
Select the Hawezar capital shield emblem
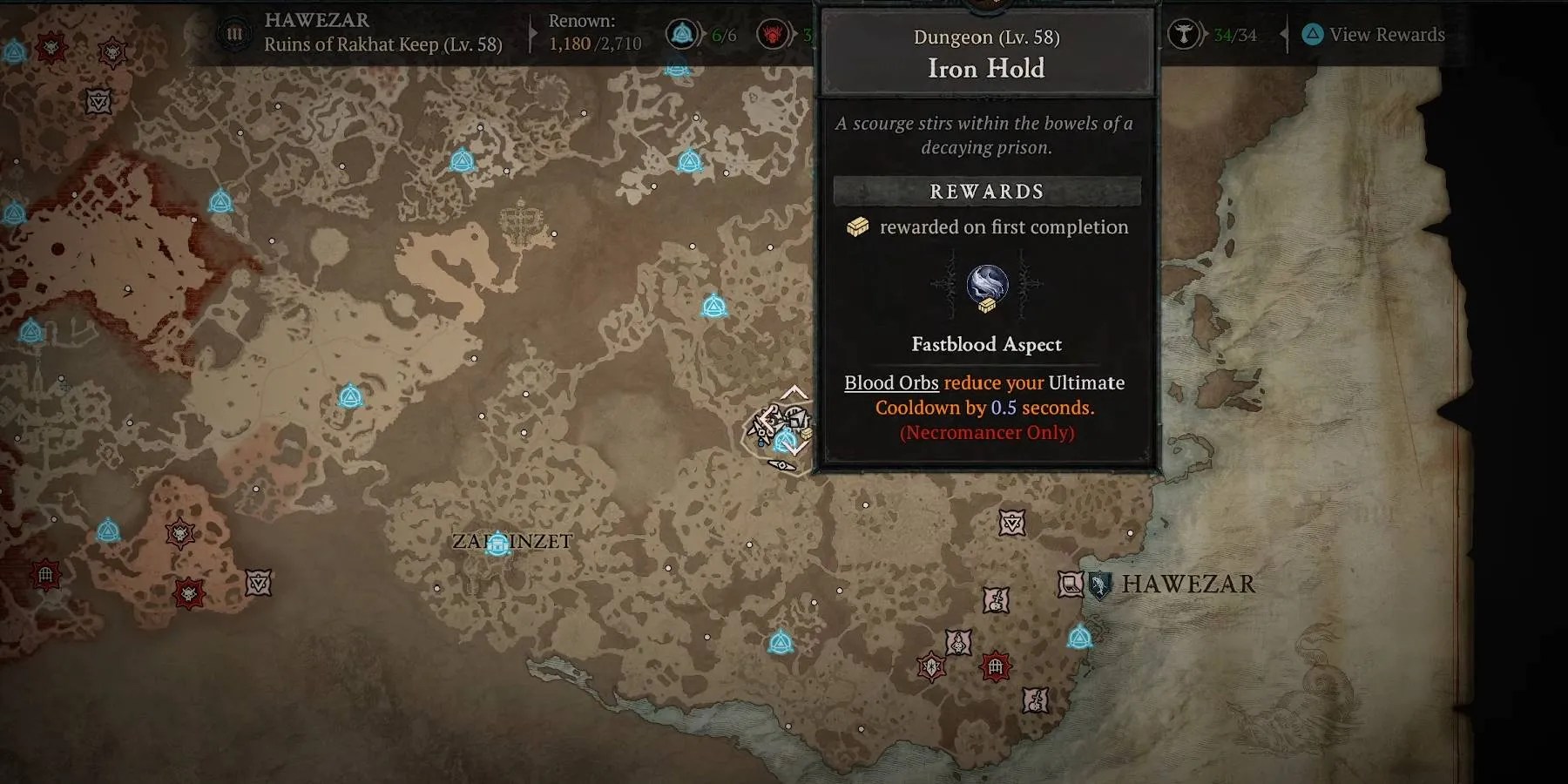pos(1100,586)
